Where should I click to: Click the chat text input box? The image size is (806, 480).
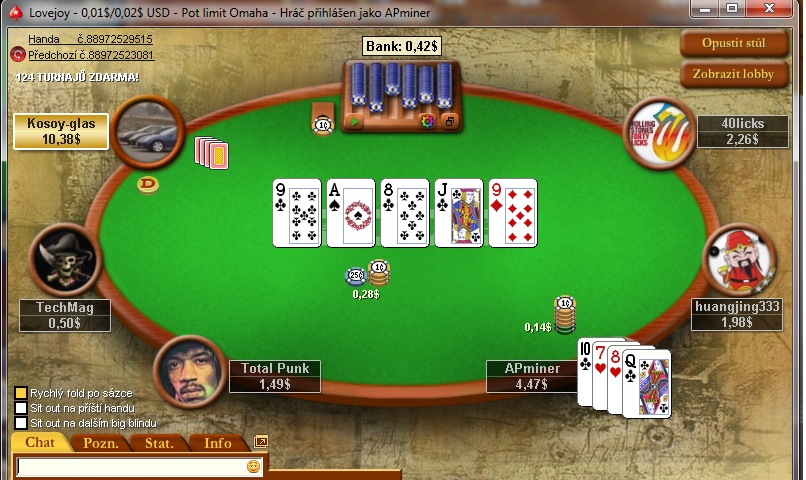130,467
